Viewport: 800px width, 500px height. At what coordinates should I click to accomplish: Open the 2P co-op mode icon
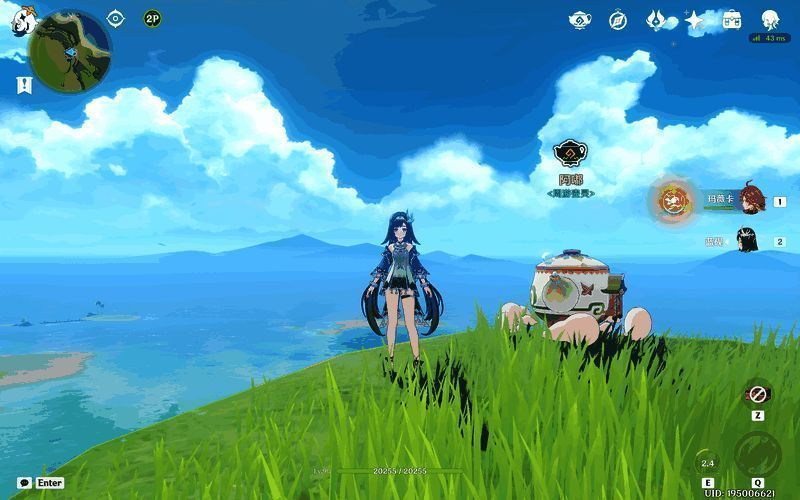click(x=152, y=19)
